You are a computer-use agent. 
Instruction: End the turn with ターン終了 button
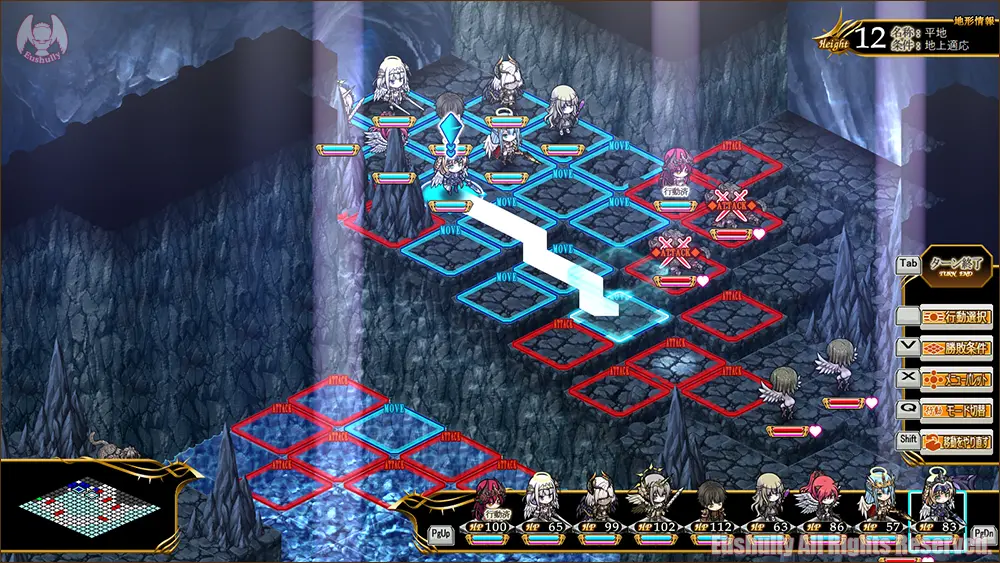(956, 267)
